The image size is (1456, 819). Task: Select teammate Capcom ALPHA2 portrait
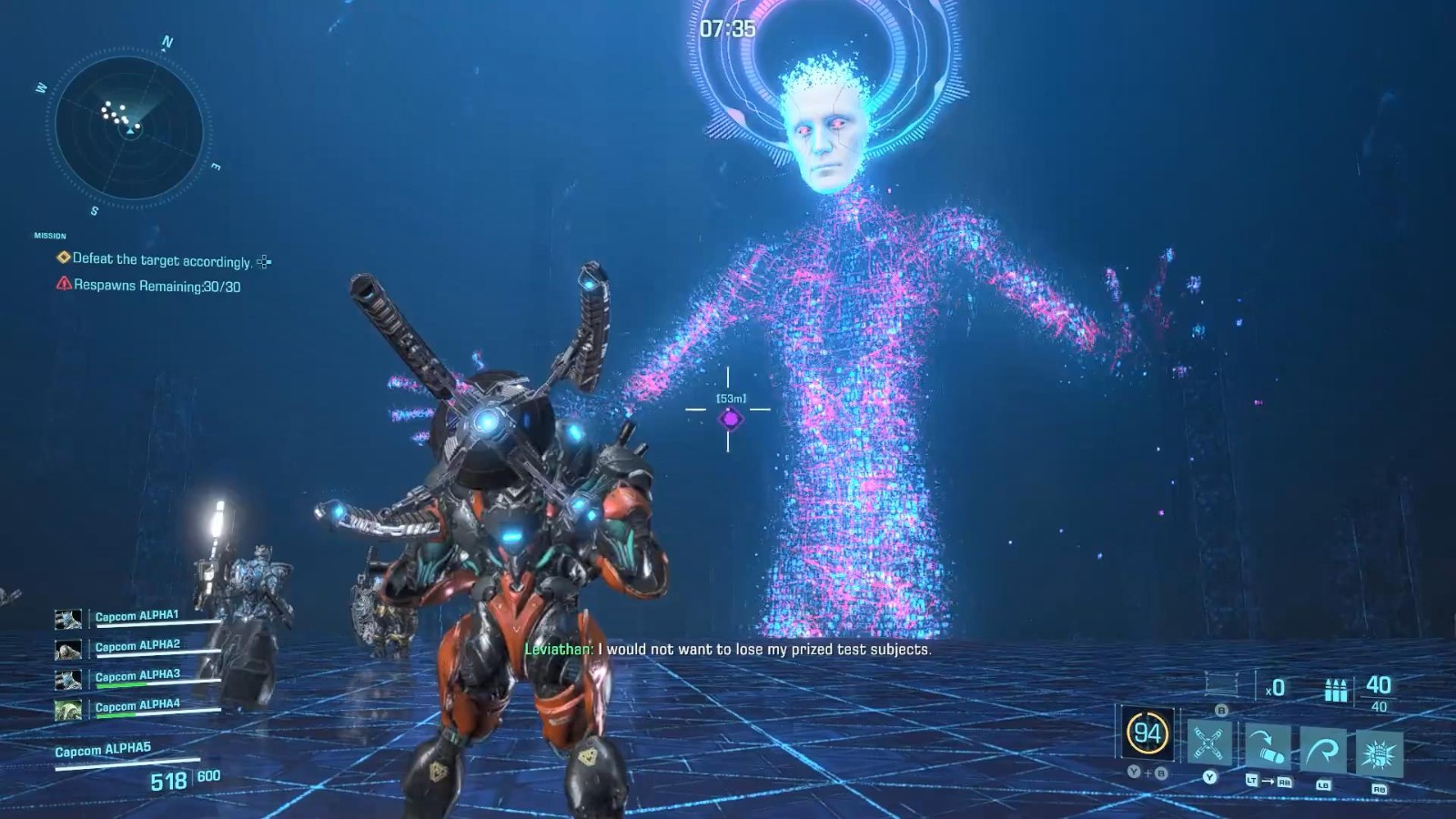coord(68,650)
